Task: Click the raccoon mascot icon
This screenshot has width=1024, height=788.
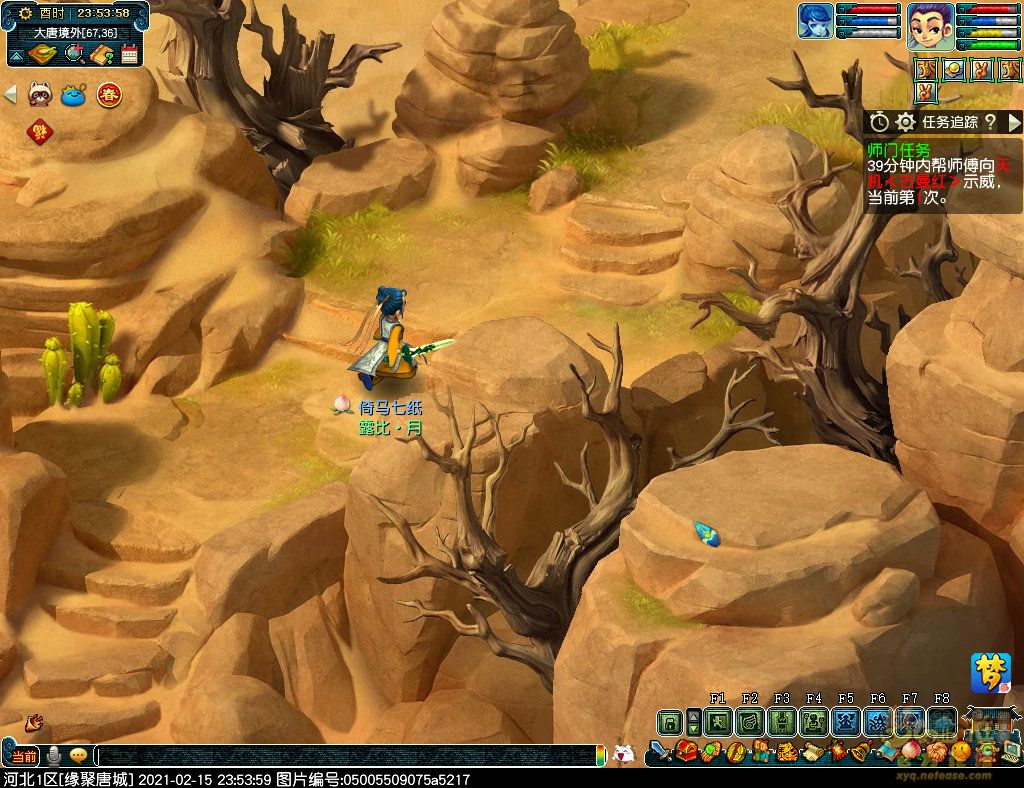Action: coord(40,95)
